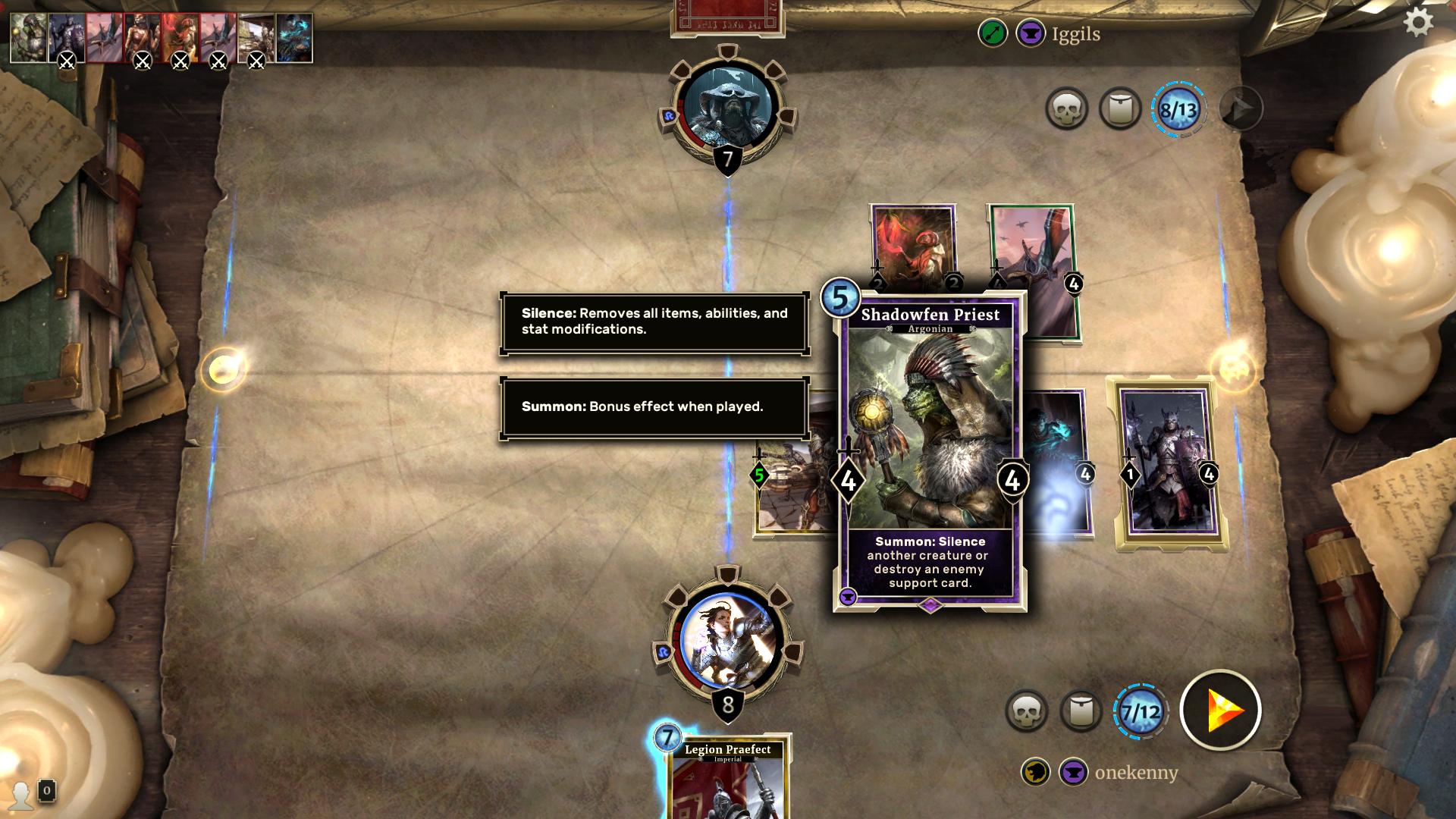Image resolution: width=1456 pixels, height=819 pixels.
Task: Select the 1/4 armored knight with gold guard frame
Action: point(1168,463)
